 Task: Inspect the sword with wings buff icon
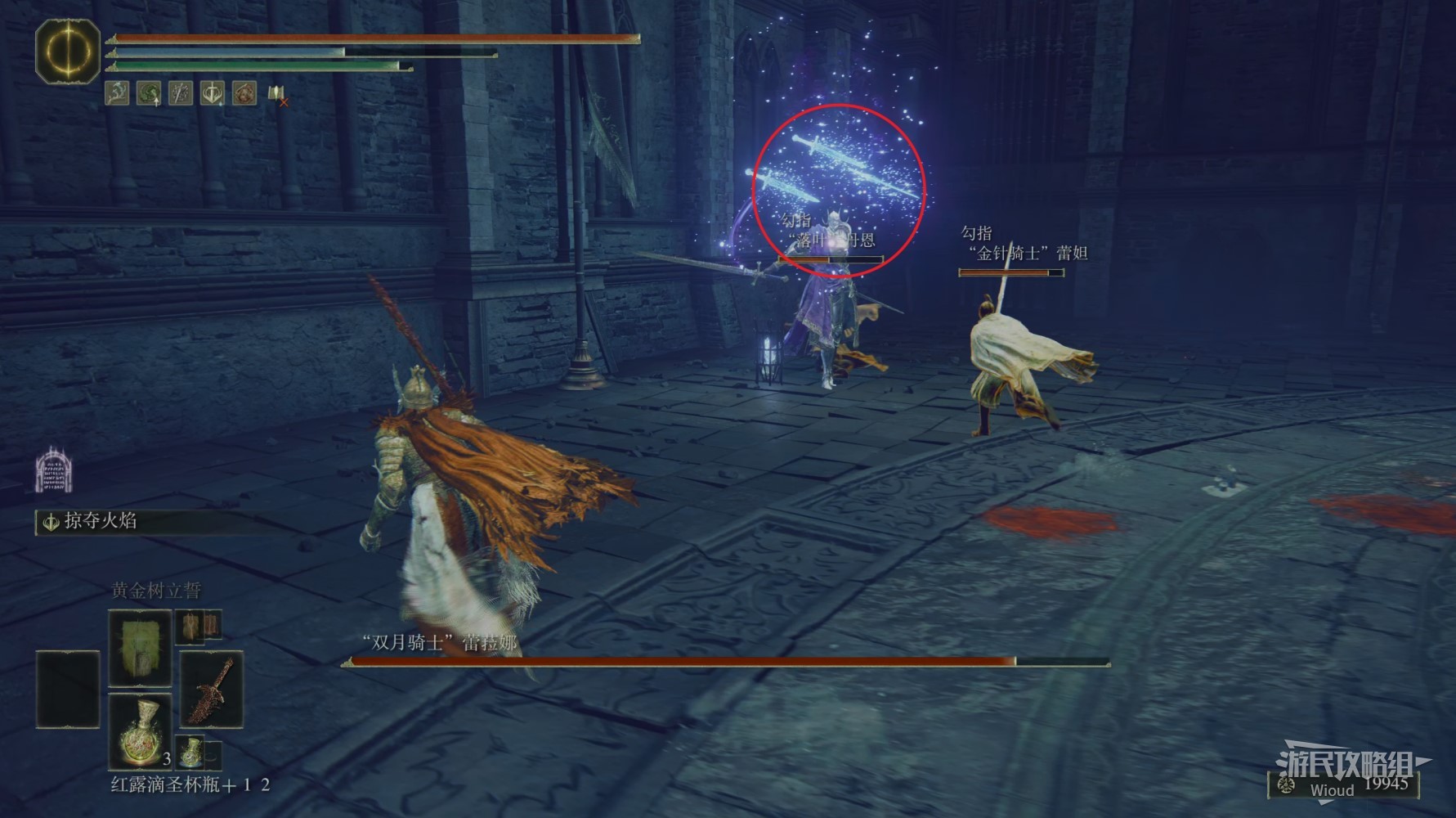pos(213,93)
